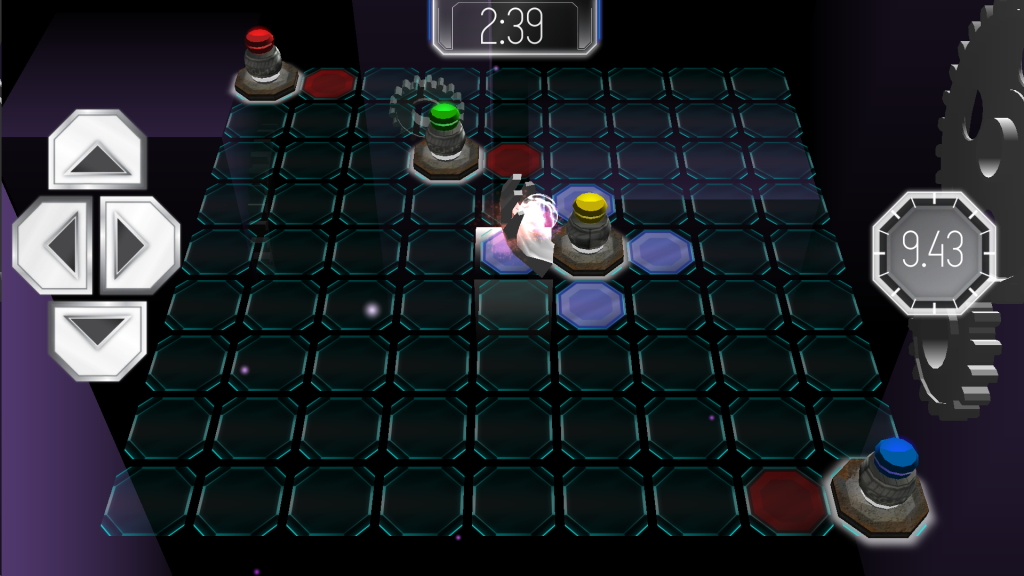The image size is (1024, 576).
Task: Tap the down arrow D-pad button
Action: [x=97, y=336]
